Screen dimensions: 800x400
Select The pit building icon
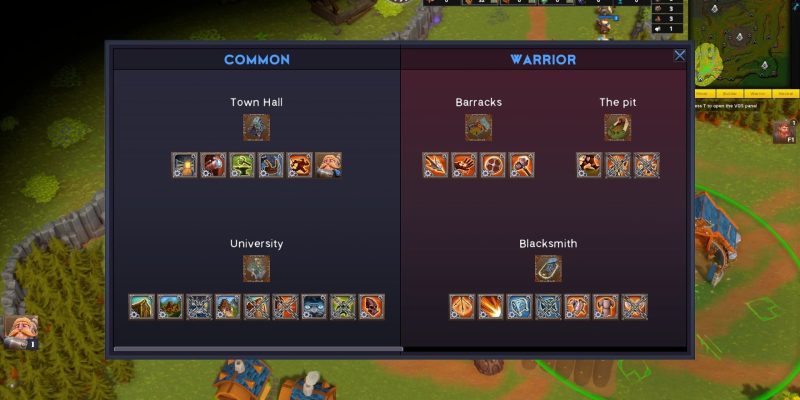pos(618,127)
